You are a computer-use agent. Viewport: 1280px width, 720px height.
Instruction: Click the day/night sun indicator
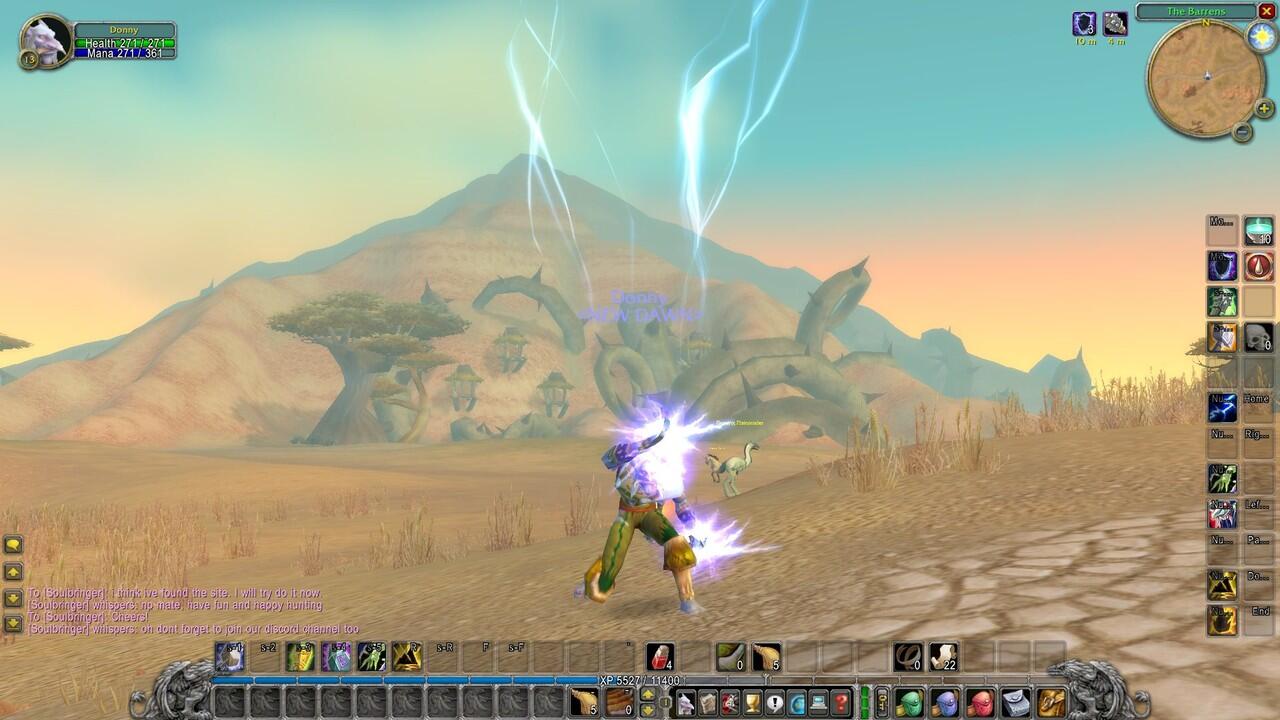[x=1260, y=37]
